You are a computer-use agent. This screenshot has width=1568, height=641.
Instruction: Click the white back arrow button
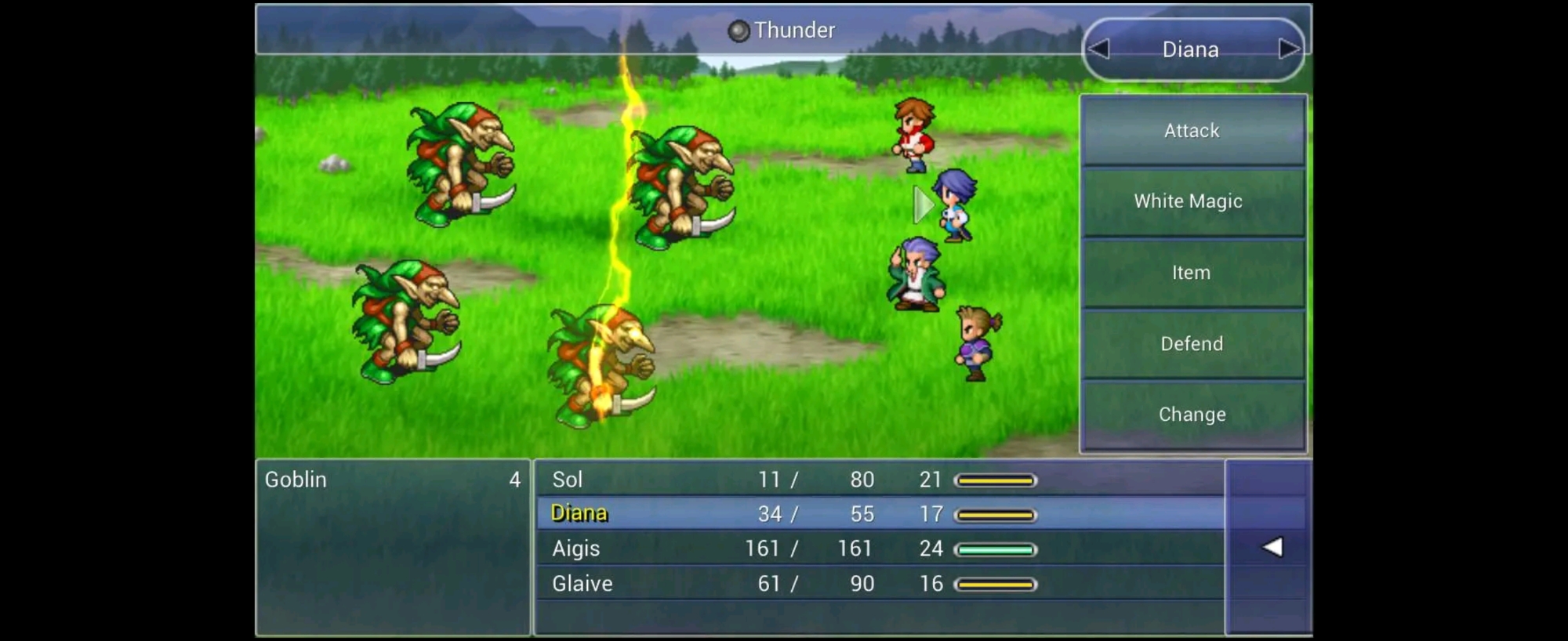tap(1272, 547)
